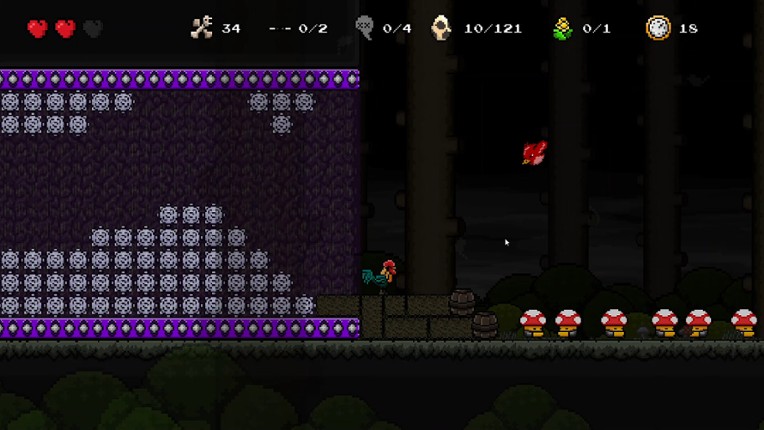Select the skull kill tracker icon
Image resolution: width=764 pixels, height=430 pixels.
point(365,28)
